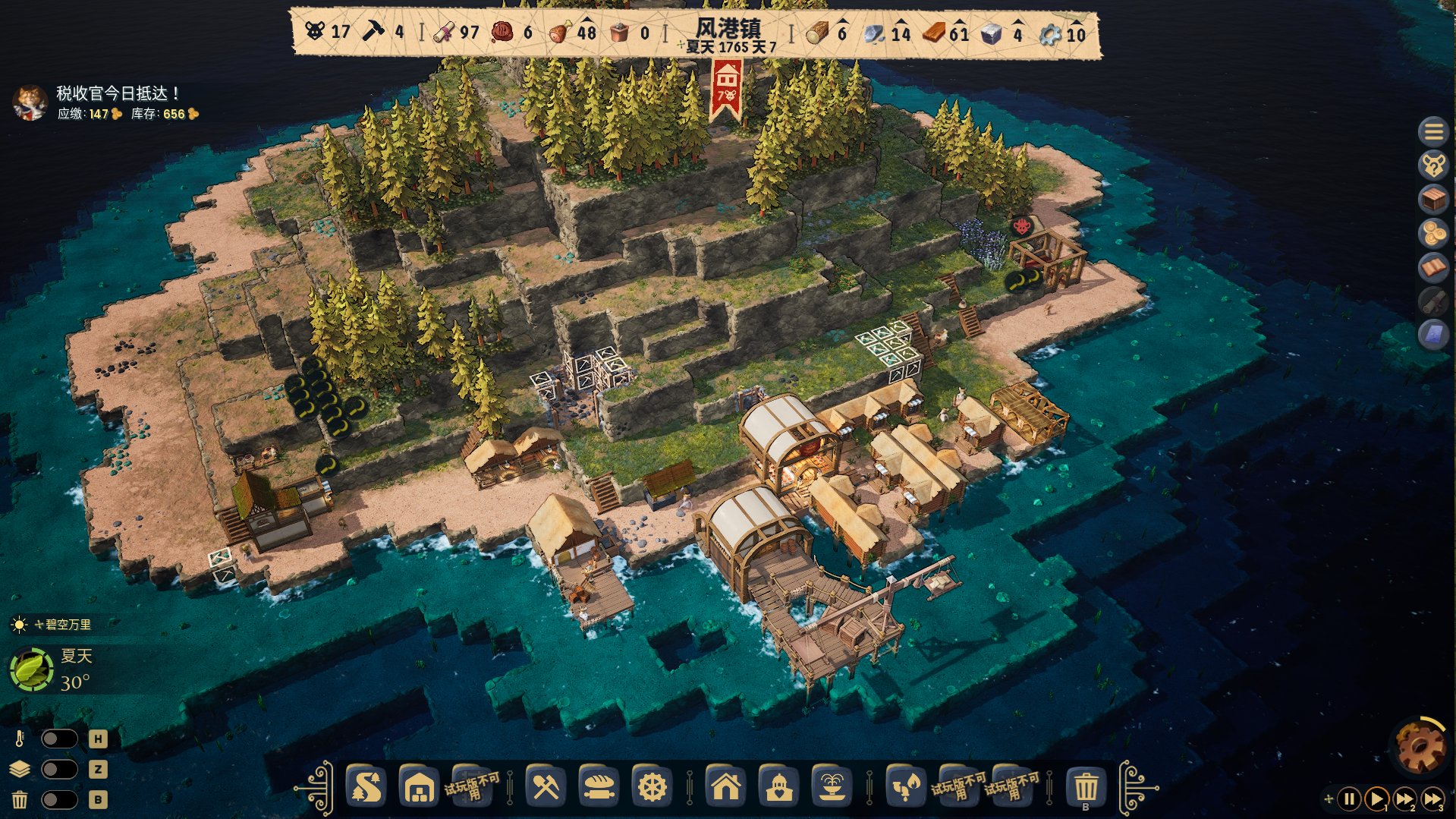Choose the cogwheel industry build category

click(652, 787)
